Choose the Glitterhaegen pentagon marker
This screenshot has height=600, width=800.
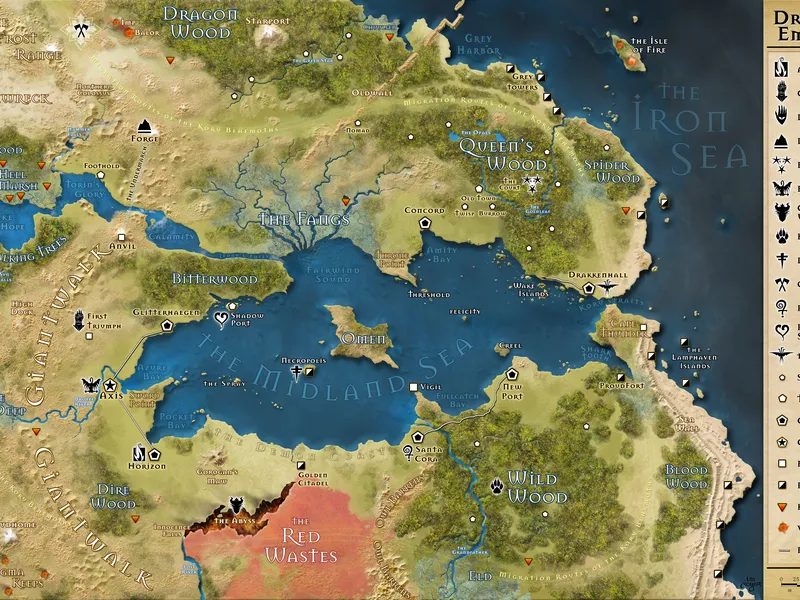pyautogui.click(x=169, y=326)
